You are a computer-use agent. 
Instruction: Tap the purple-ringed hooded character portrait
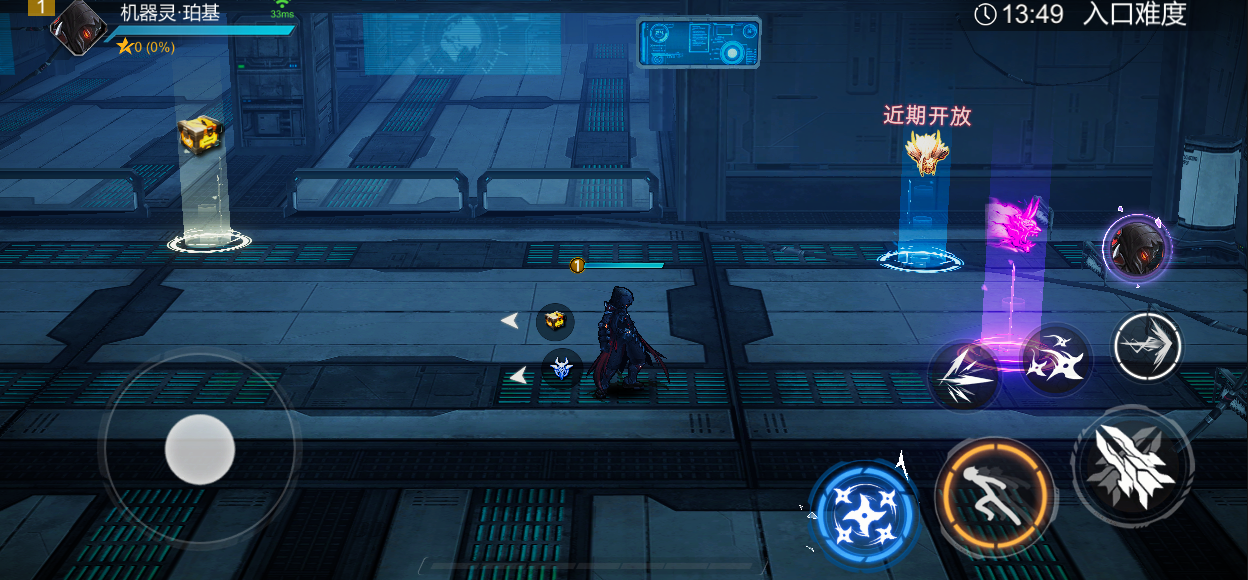coord(1137,248)
